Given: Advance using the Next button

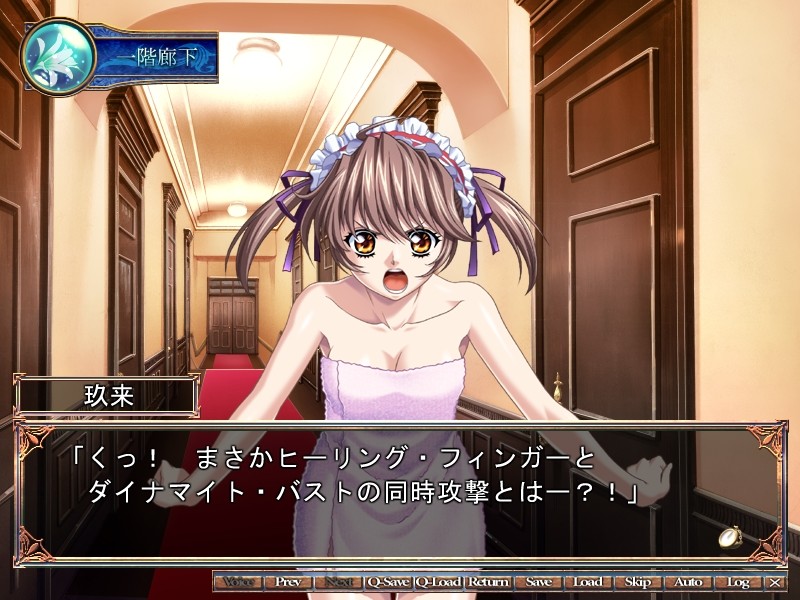Looking at the screenshot, I should click(338, 581).
